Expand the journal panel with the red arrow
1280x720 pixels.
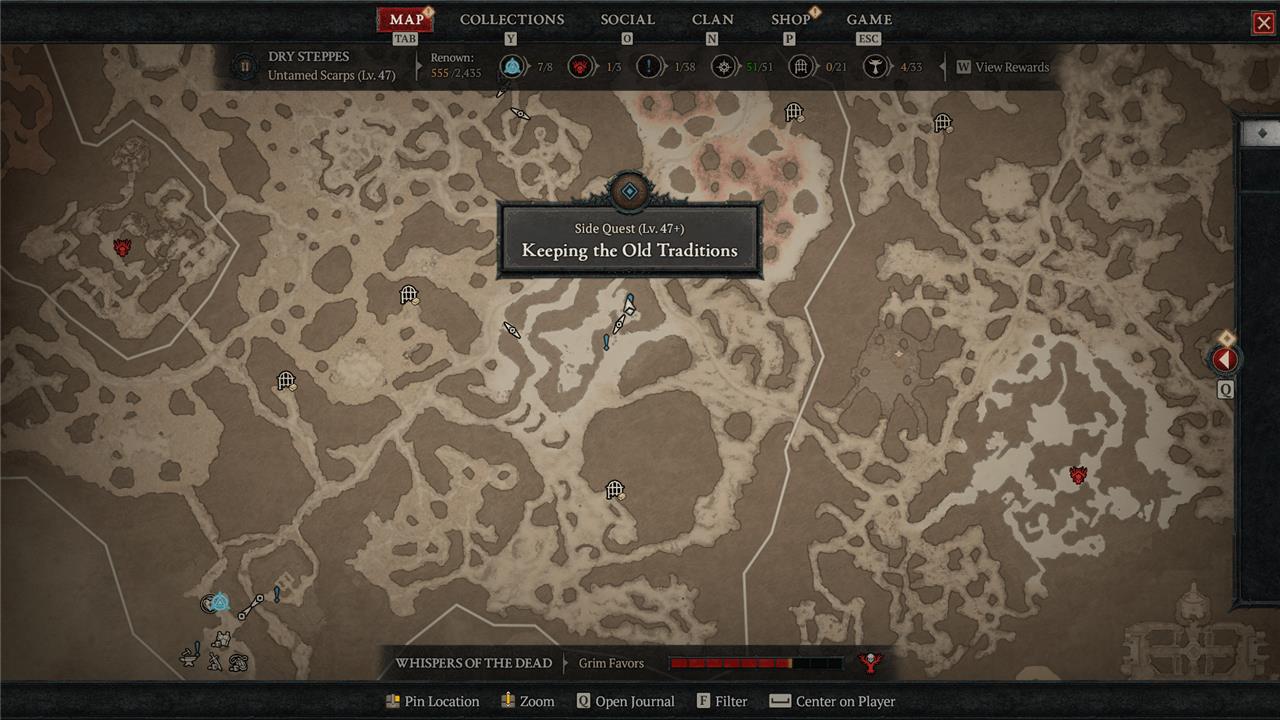coord(1225,359)
